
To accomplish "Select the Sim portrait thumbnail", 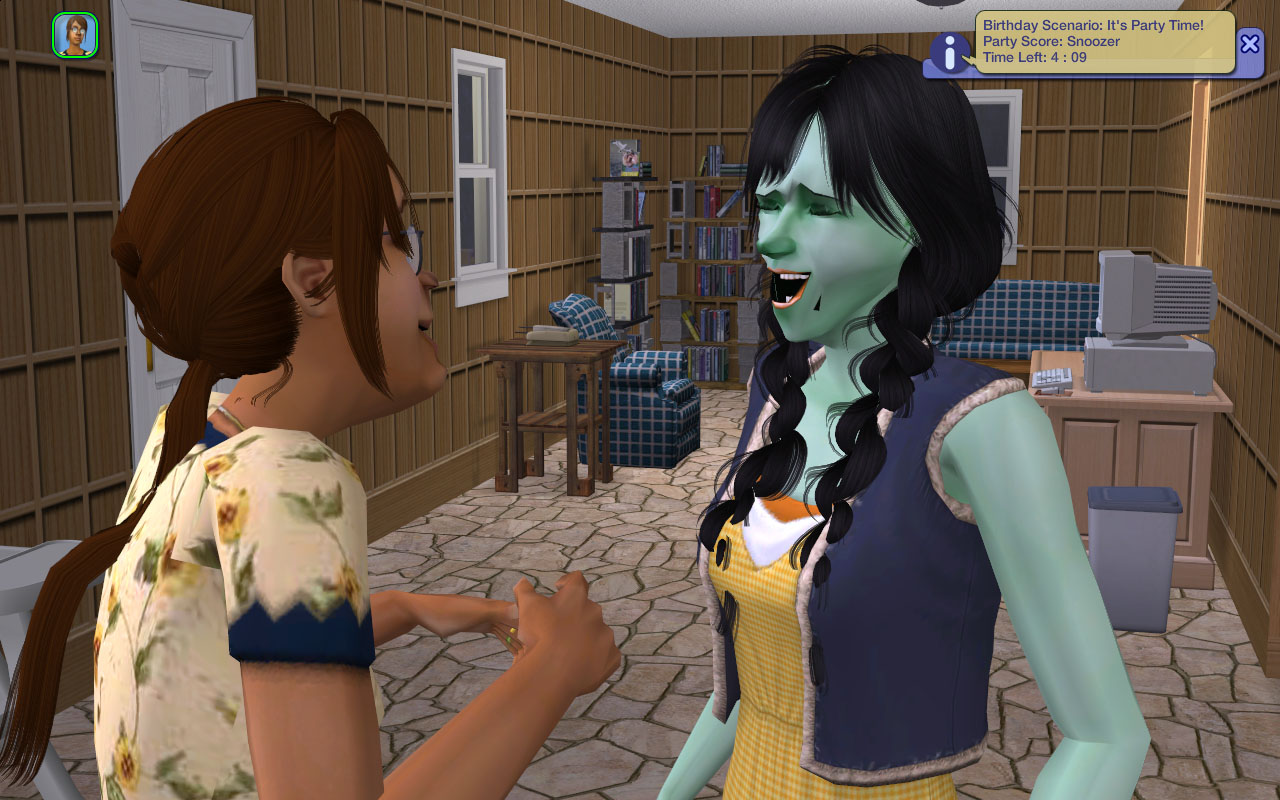I will pyautogui.click(x=75, y=35).
